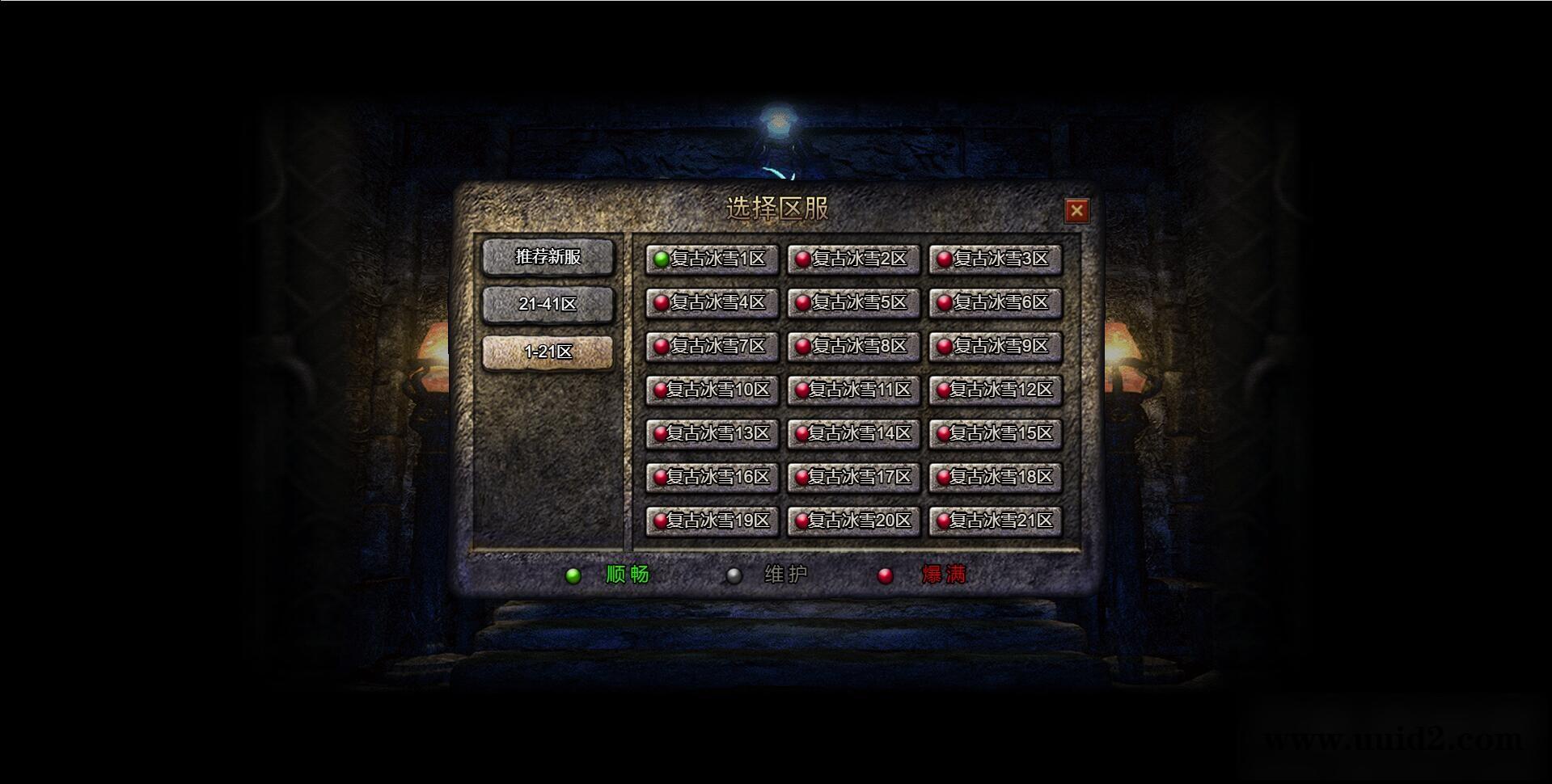Screen dimensions: 1552x784
Task: Close the server selection dialog
Action: [x=1076, y=211]
